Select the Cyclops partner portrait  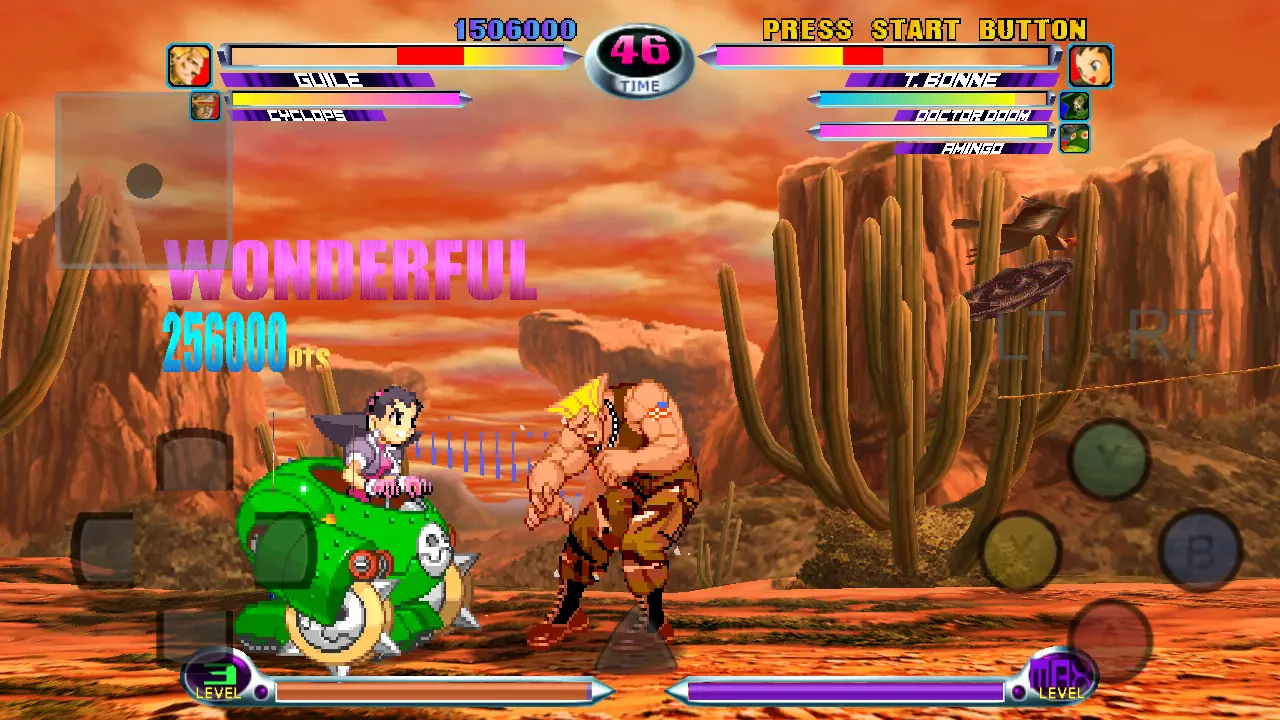click(205, 105)
